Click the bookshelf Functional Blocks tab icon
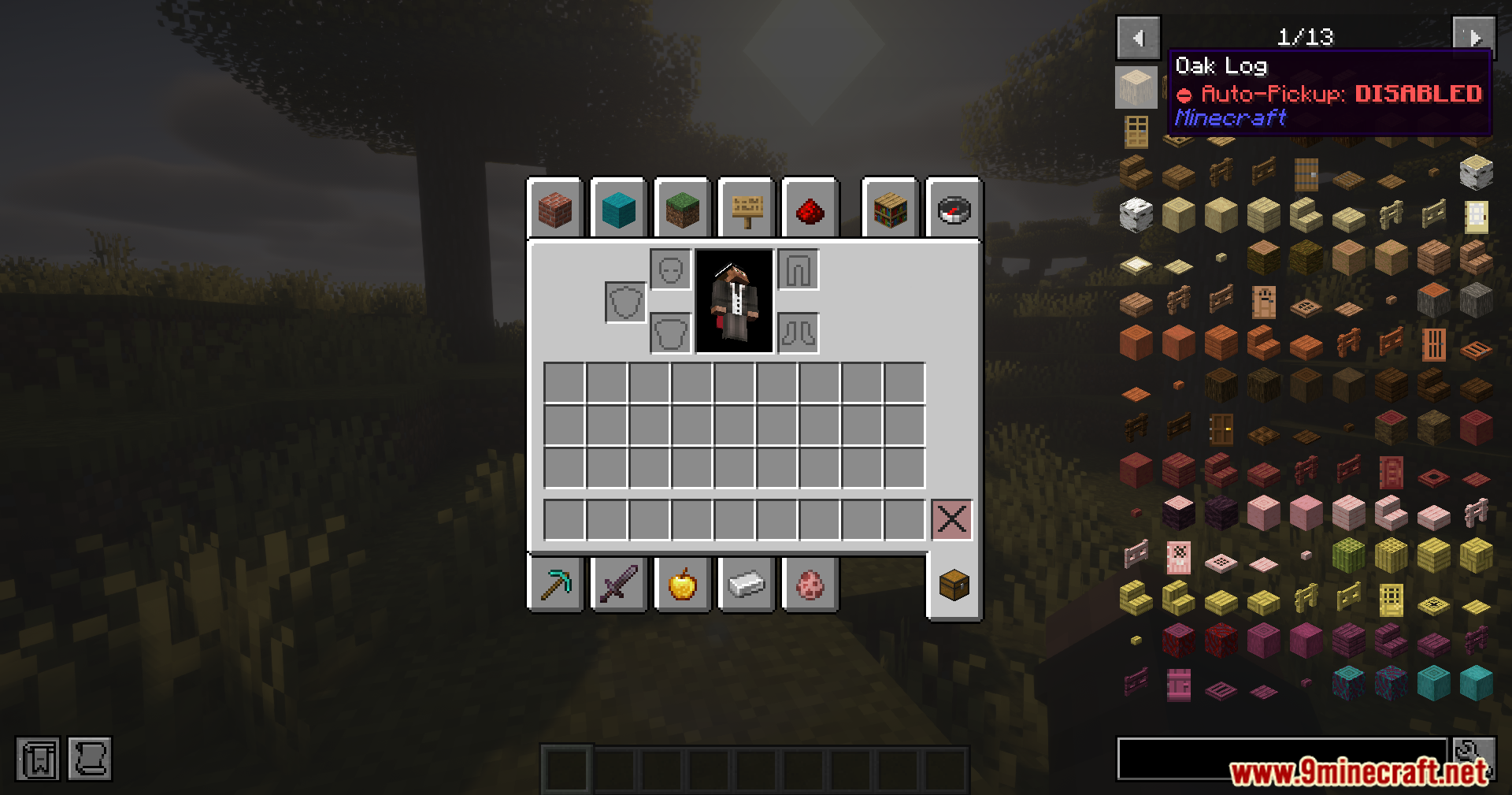This screenshot has width=1512, height=795. (x=889, y=209)
